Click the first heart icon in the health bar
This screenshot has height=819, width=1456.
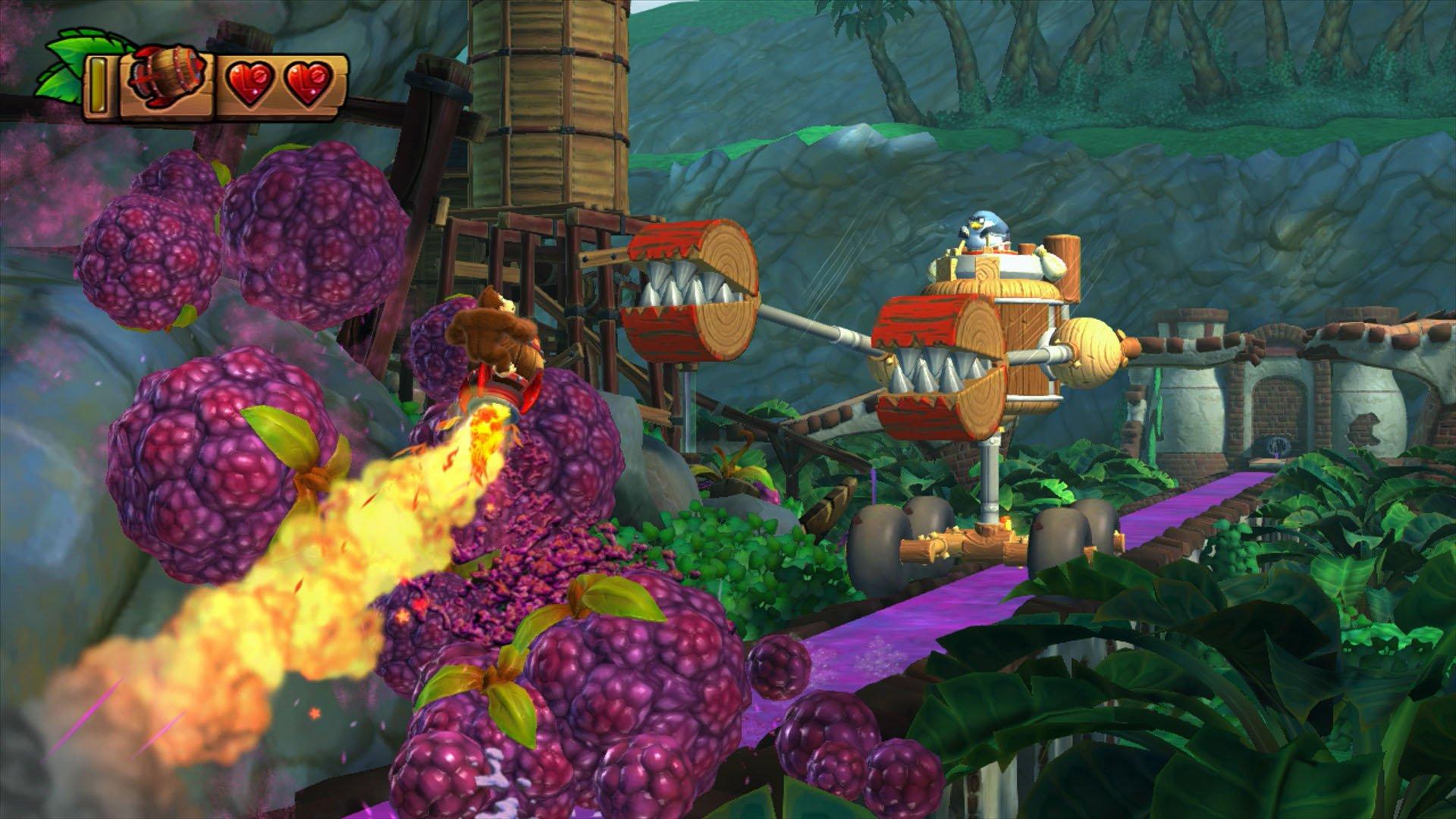[x=250, y=78]
